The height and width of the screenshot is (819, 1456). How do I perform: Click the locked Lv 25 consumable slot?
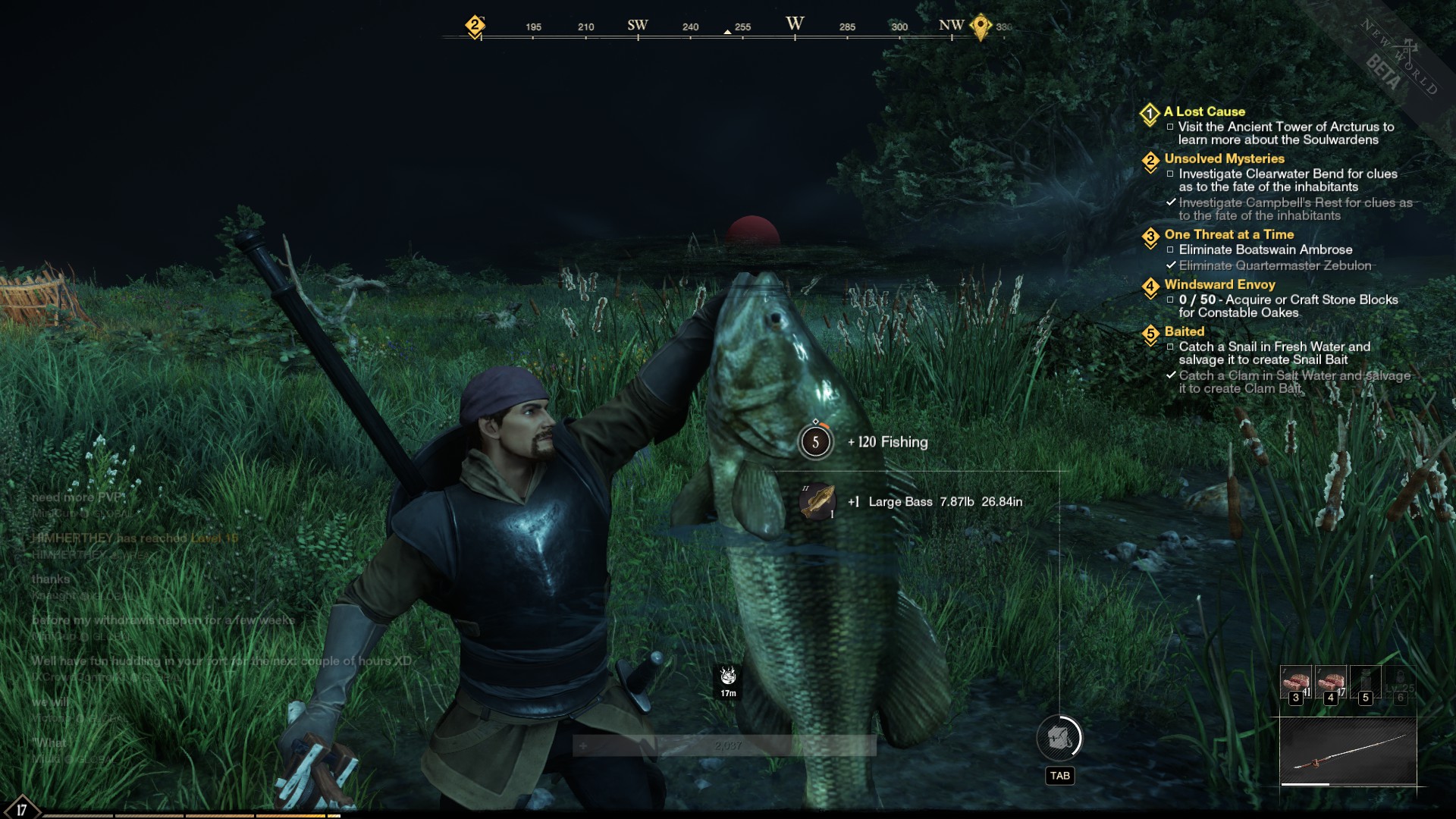[x=1400, y=682]
